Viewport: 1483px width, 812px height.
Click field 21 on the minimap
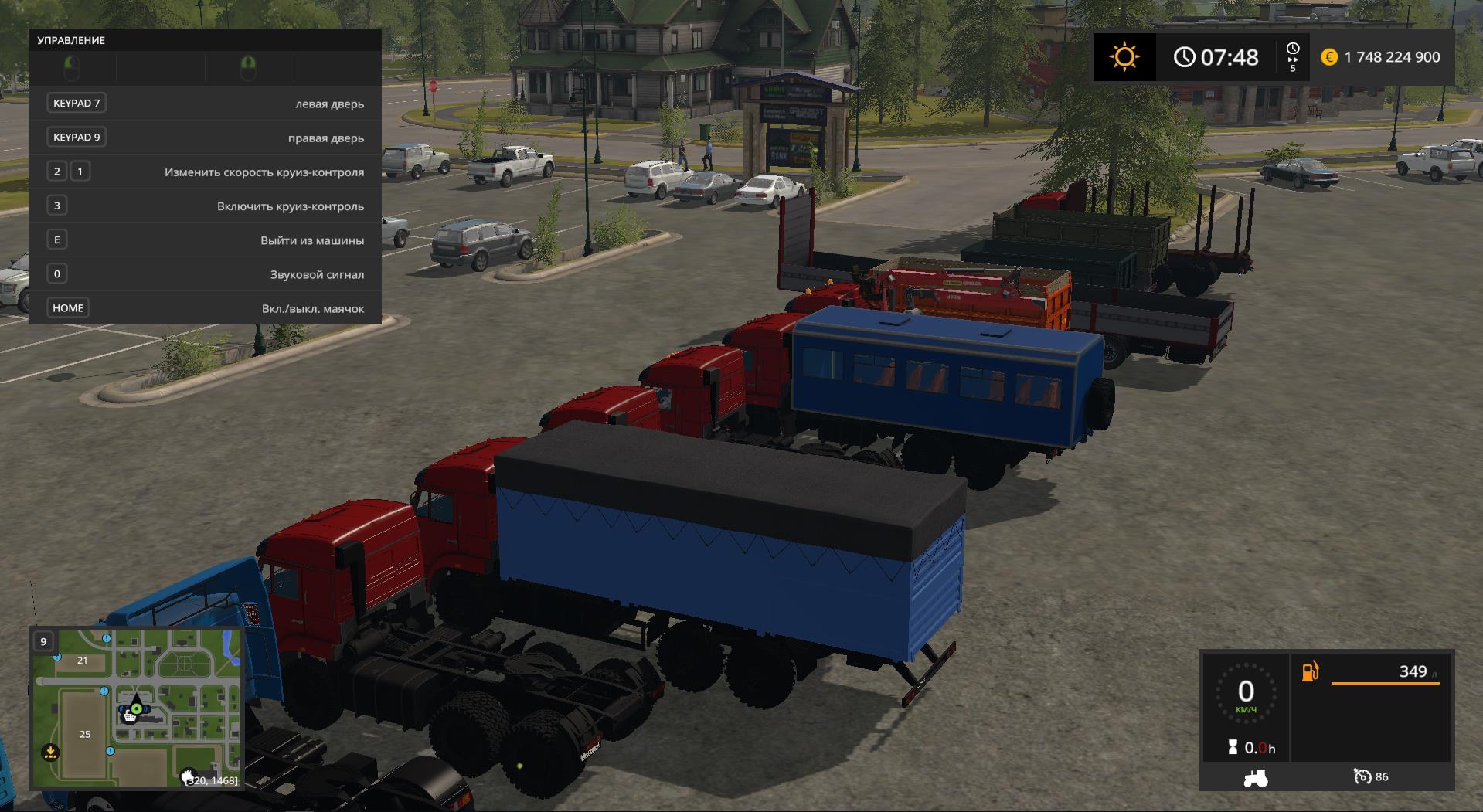click(x=82, y=661)
